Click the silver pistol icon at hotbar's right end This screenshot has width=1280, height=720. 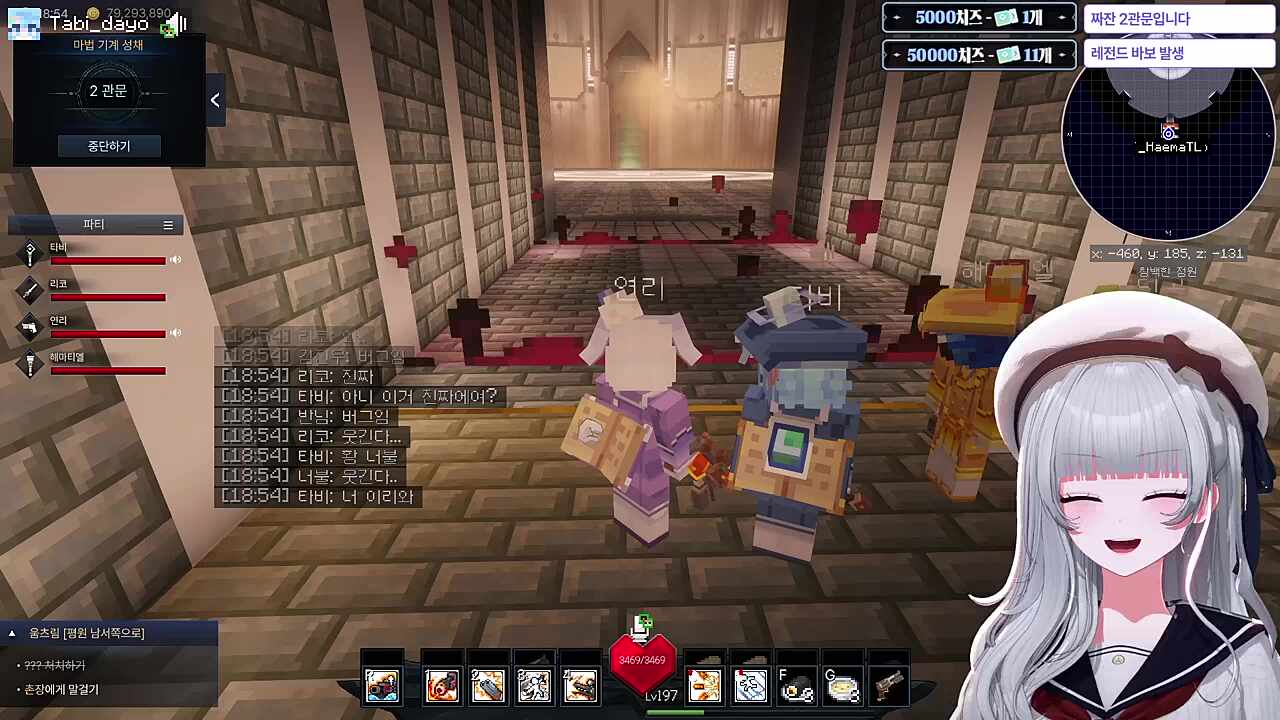889,683
